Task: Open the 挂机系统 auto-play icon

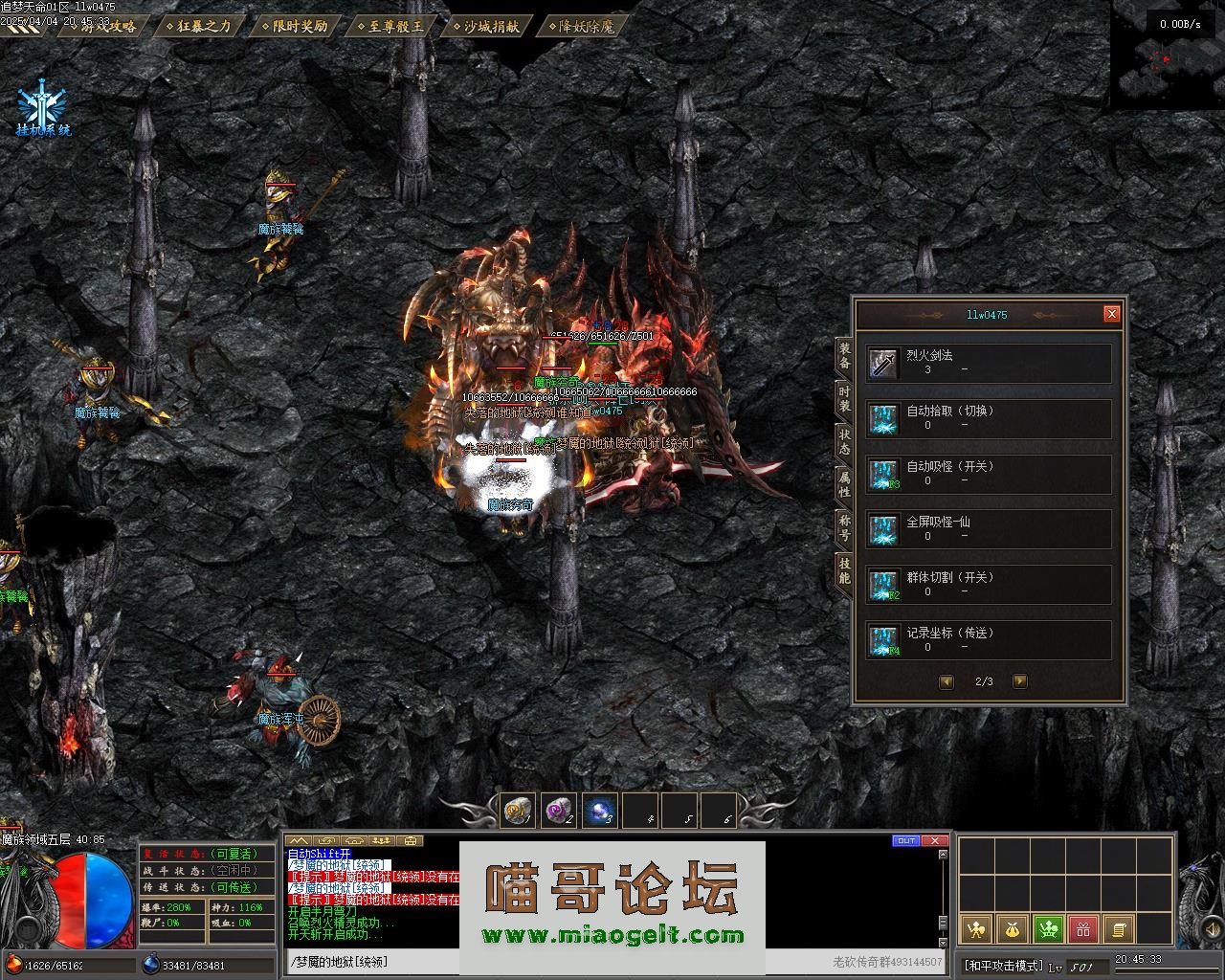Action: [44, 111]
